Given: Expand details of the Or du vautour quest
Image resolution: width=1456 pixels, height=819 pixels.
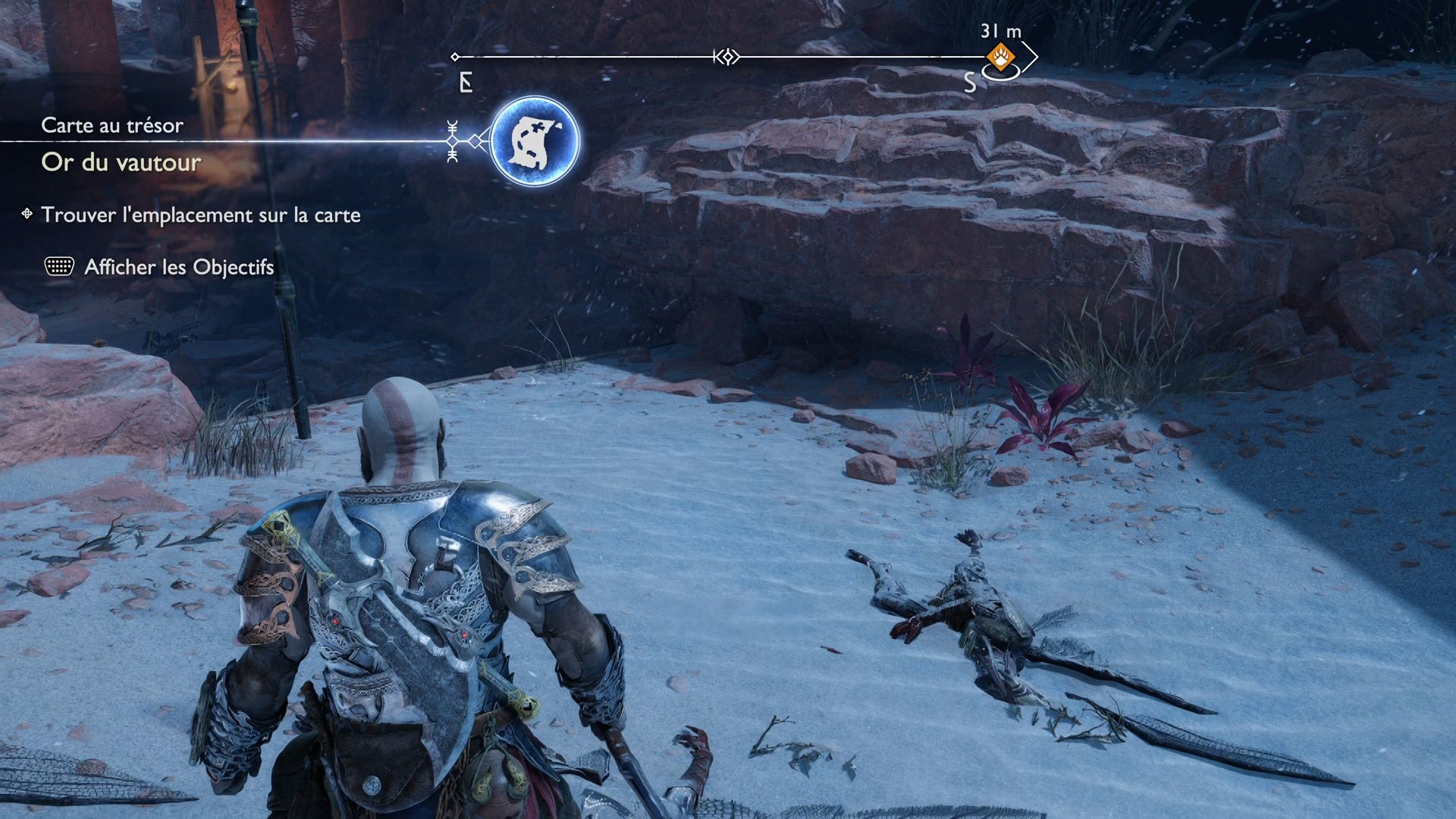Looking at the screenshot, I should [121, 162].
